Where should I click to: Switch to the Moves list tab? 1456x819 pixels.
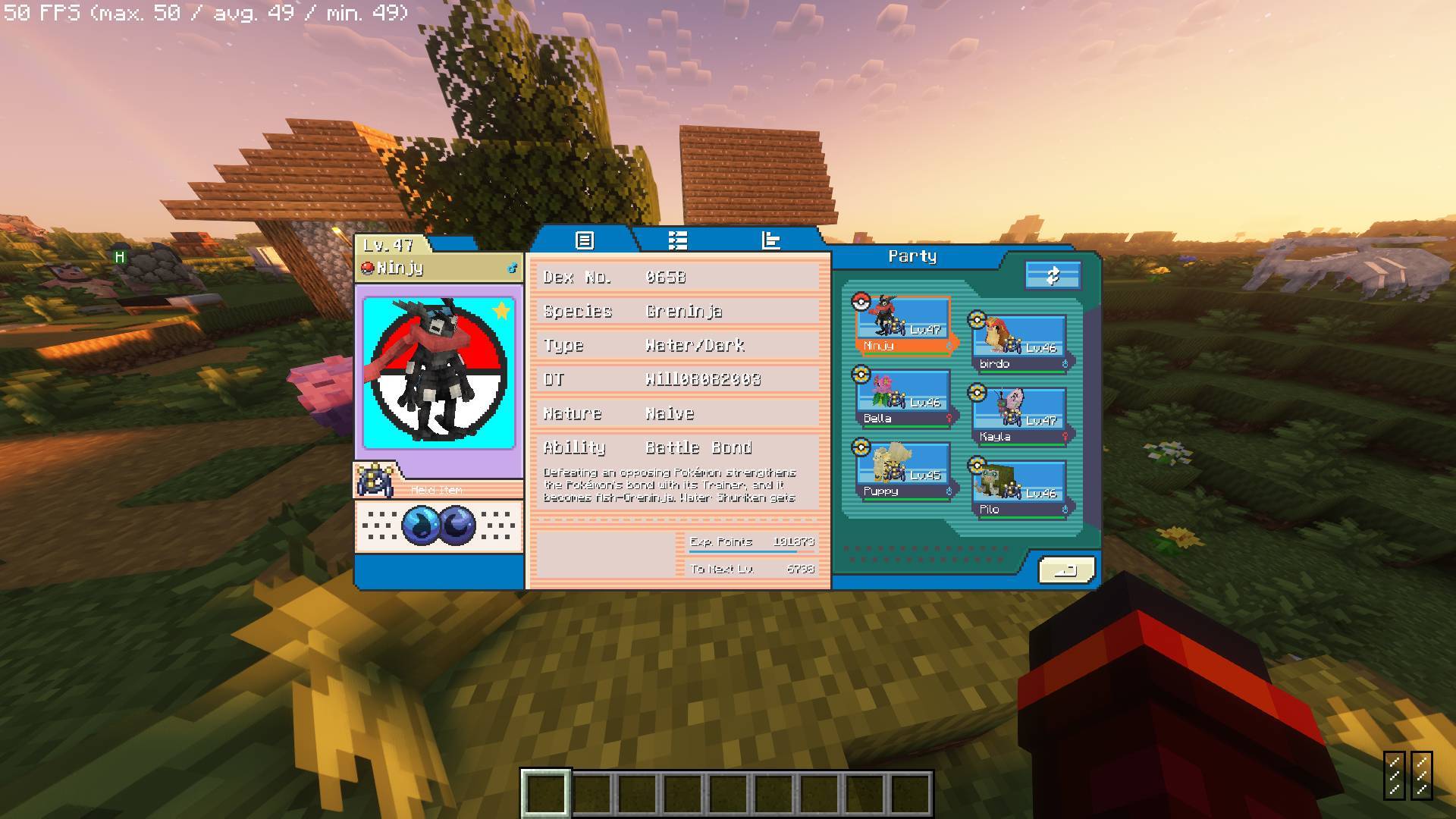click(x=677, y=240)
